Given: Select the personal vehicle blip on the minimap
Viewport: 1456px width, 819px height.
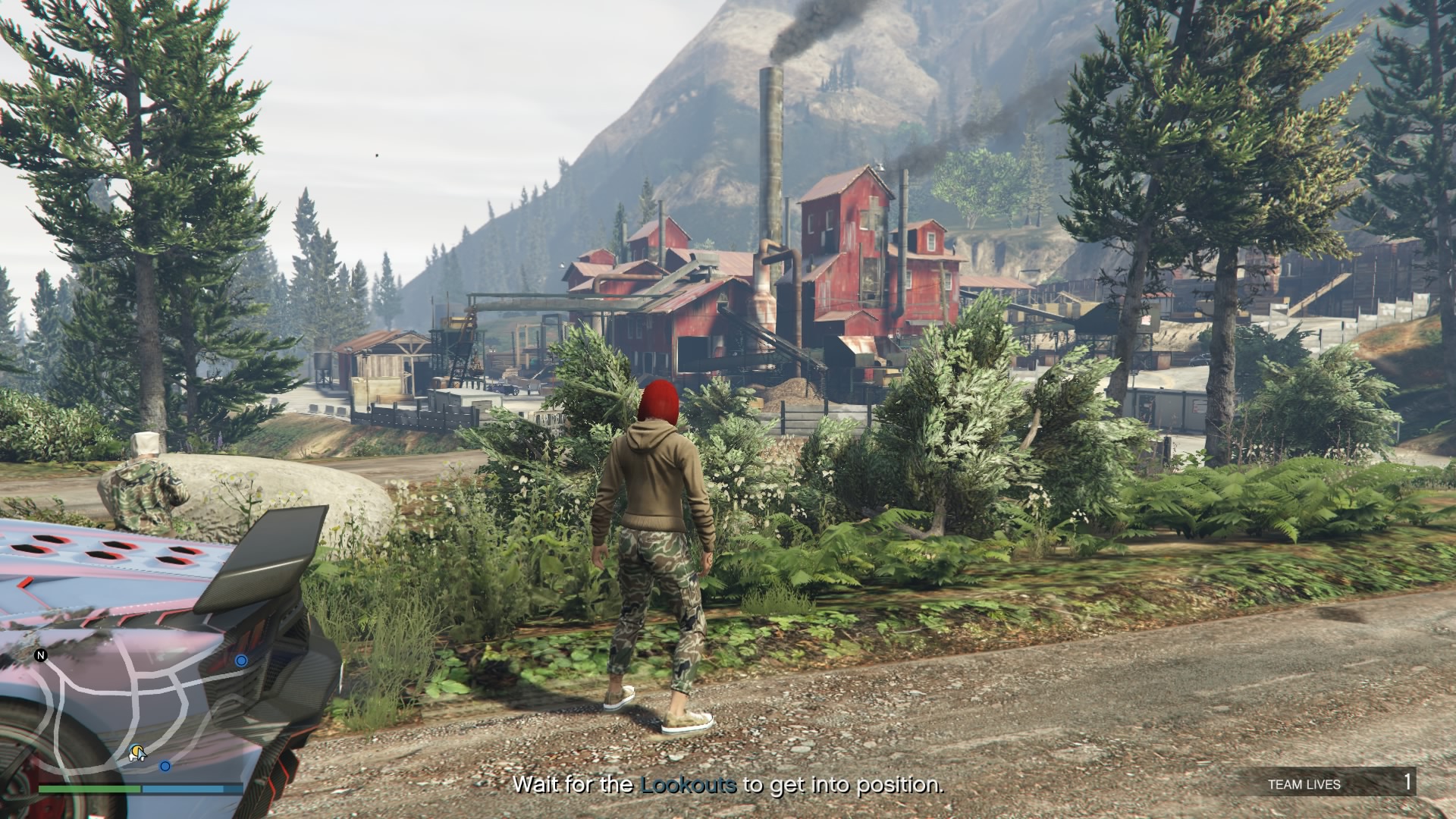Looking at the screenshot, I should coord(137,752).
